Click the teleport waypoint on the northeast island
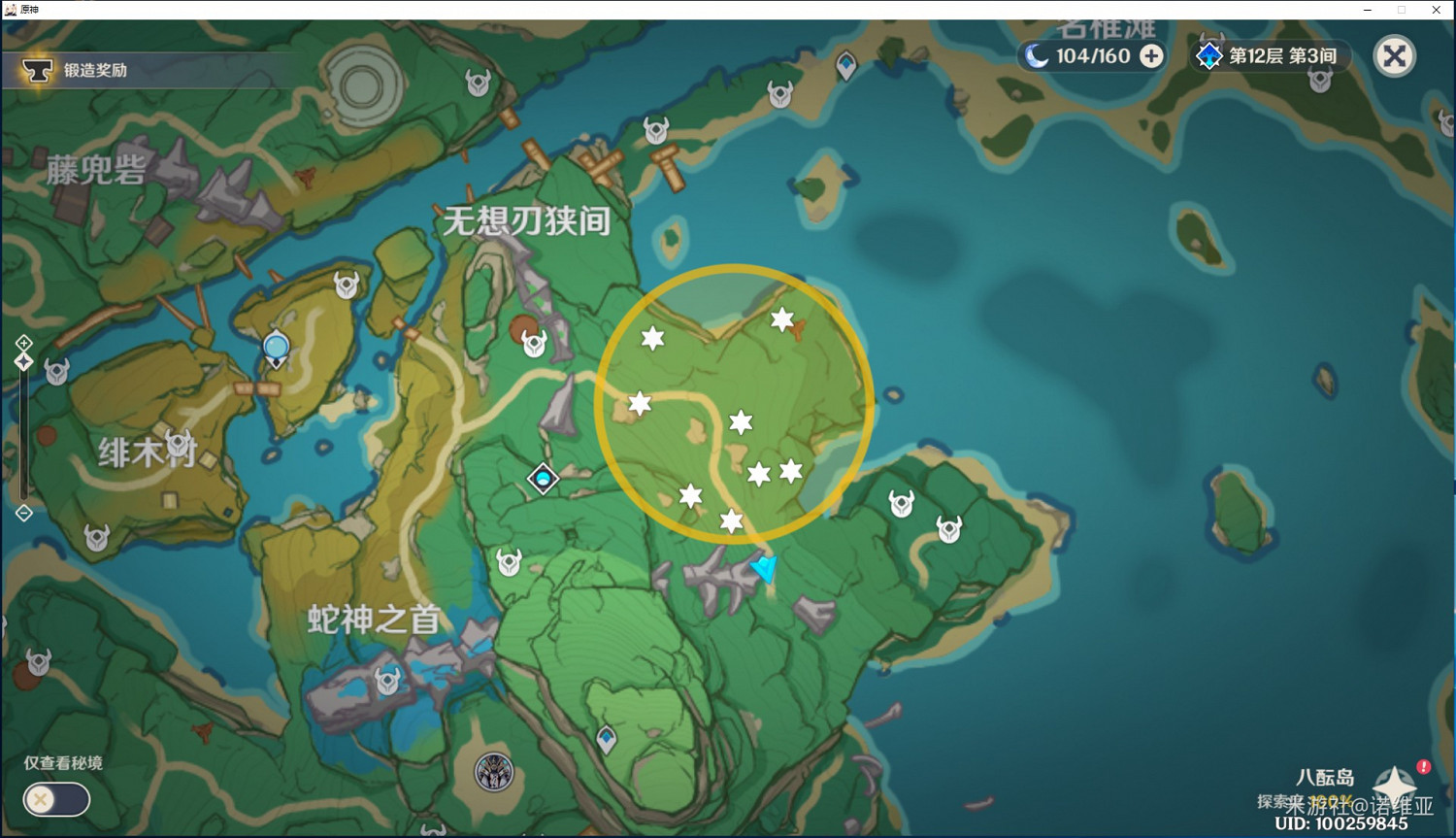Viewport: 1456px width, 838px height. (x=845, y=64)
